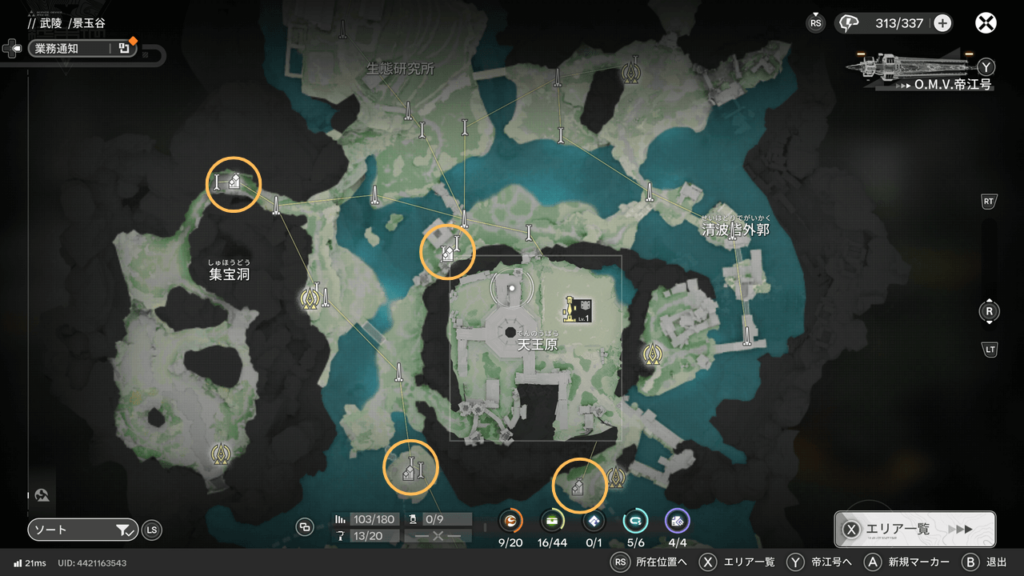Screen dimensions: 1024x576
Task: Click the yellow Lv.1 facility marker
Action: [x=578, y=308]
